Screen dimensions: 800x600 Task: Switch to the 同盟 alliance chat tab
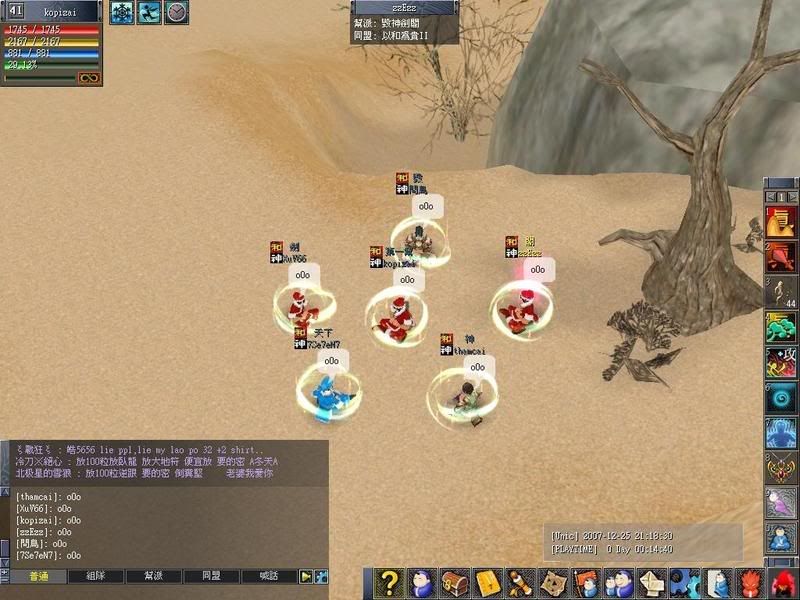tap(212, 577)
